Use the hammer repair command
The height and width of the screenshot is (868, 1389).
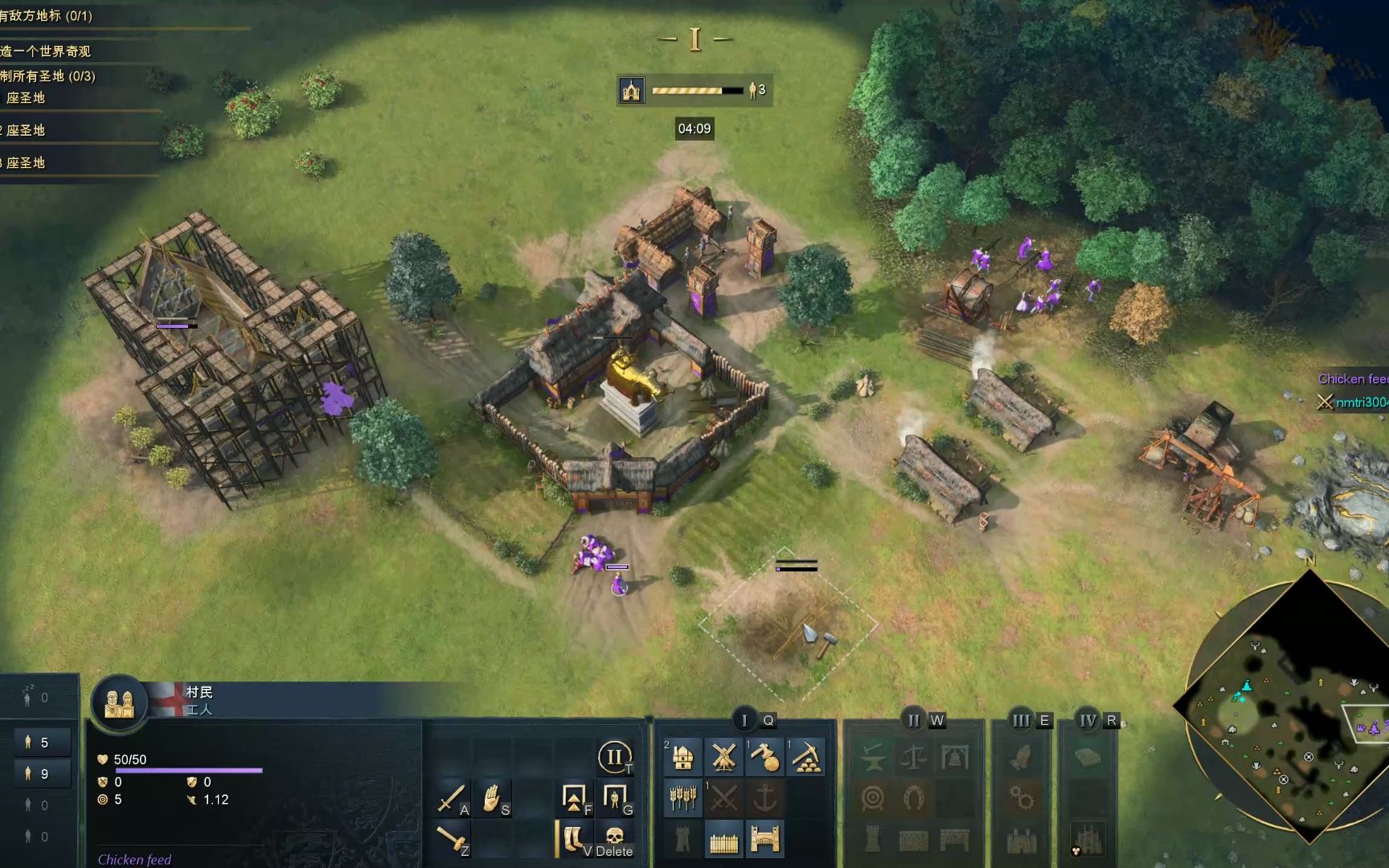pos(452,840)
